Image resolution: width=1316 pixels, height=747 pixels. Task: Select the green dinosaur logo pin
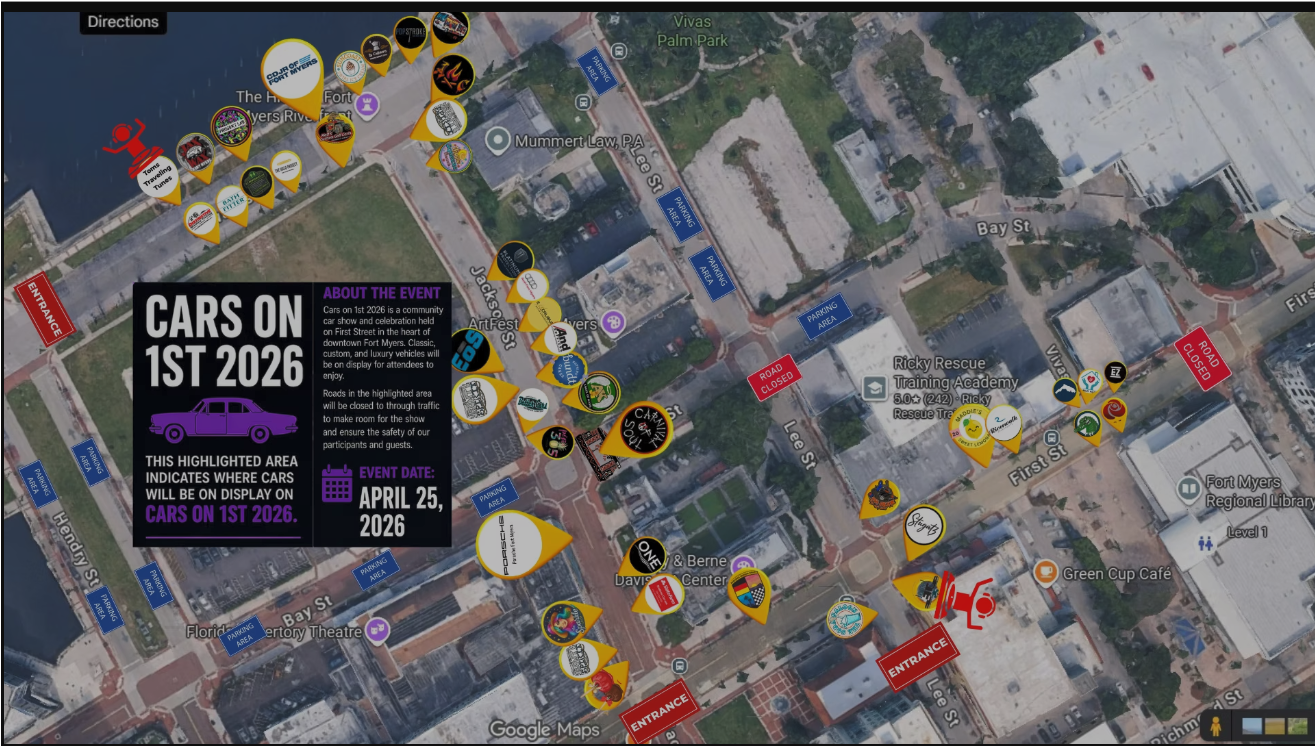(1087, 424)
